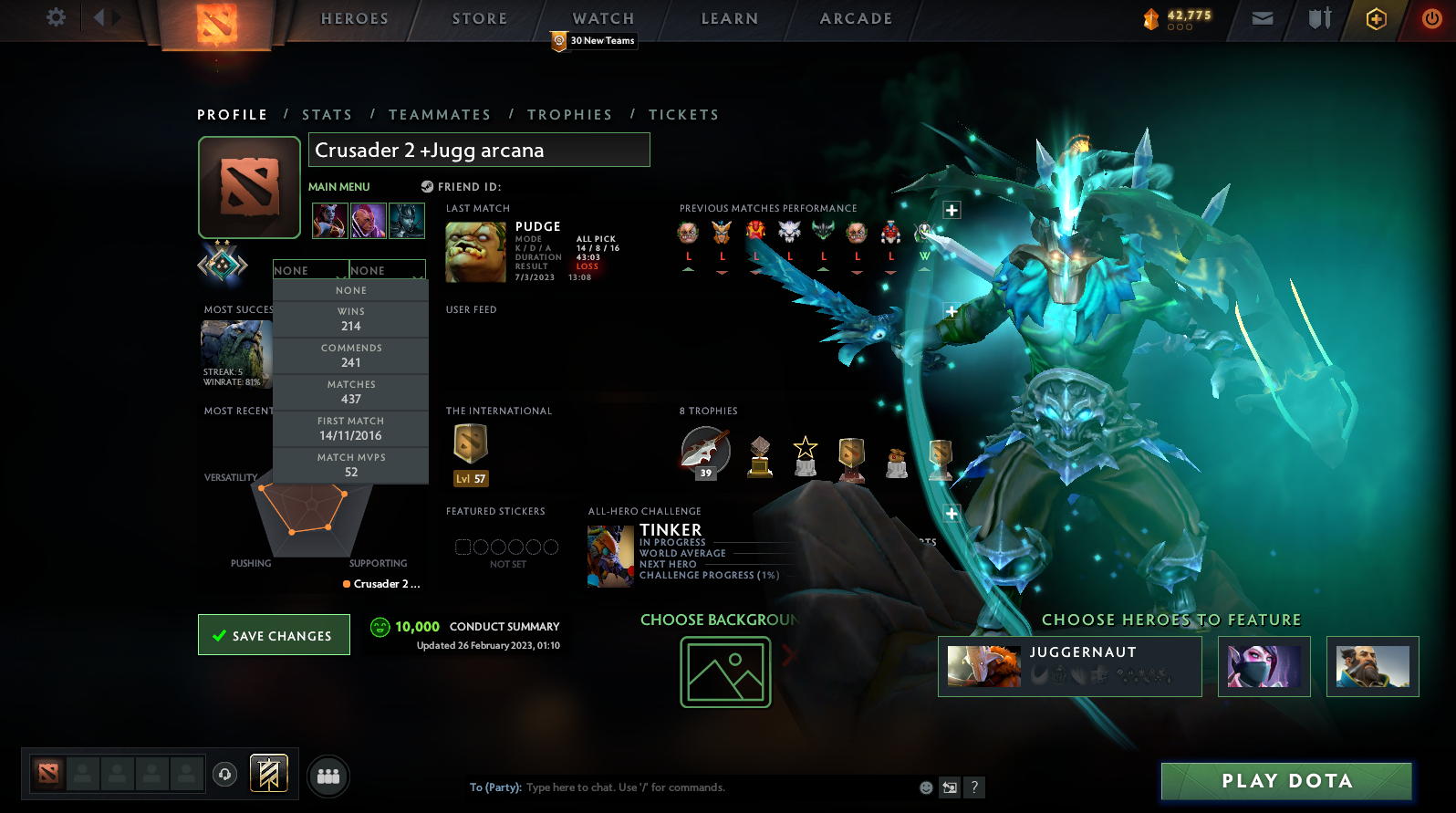Image resolution: width=1456 pixels, height=813 pixels.
Task: Switch to the TROPHIES tab
Action: 570,114
